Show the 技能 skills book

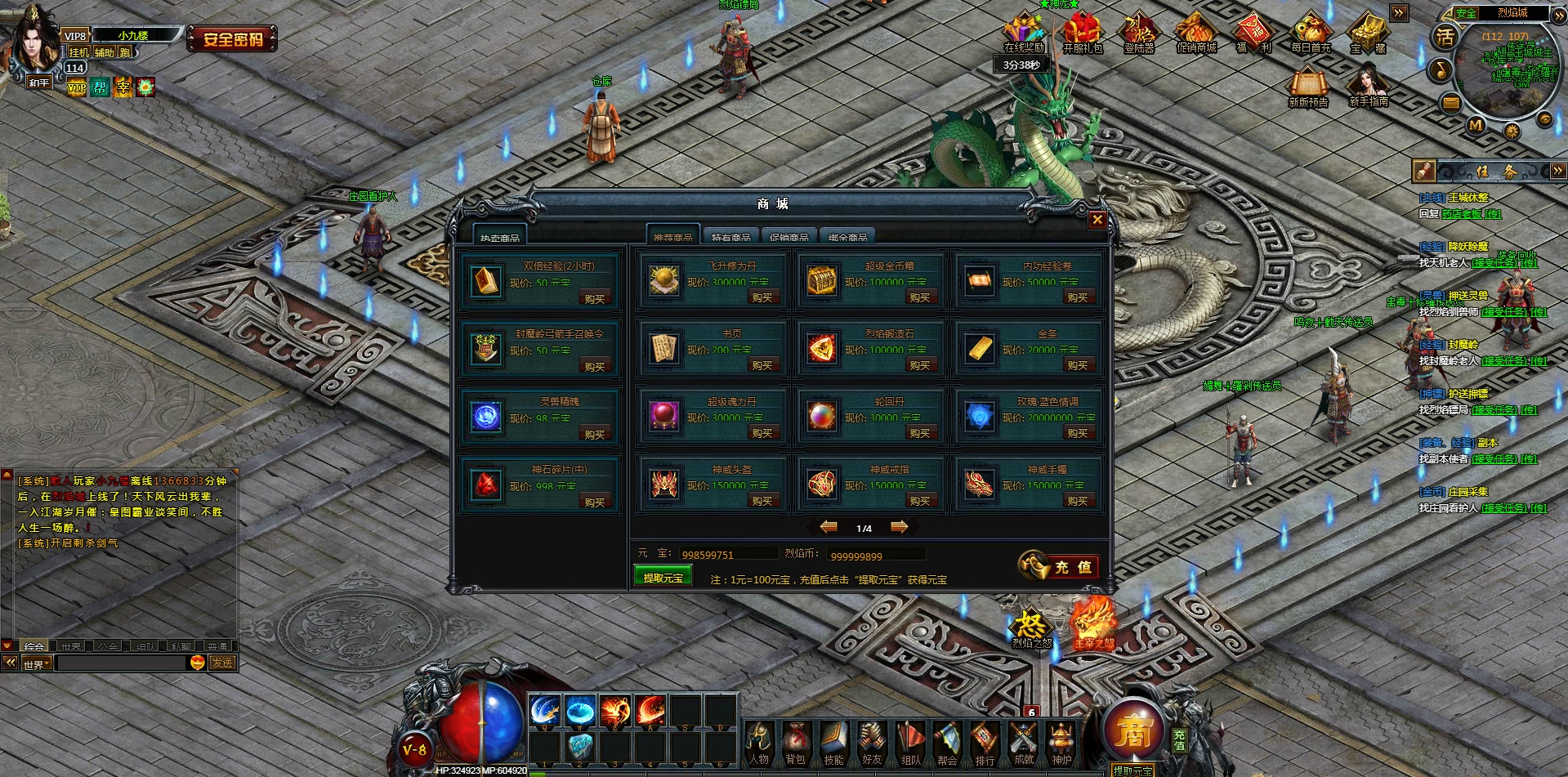tap(833, 743)
